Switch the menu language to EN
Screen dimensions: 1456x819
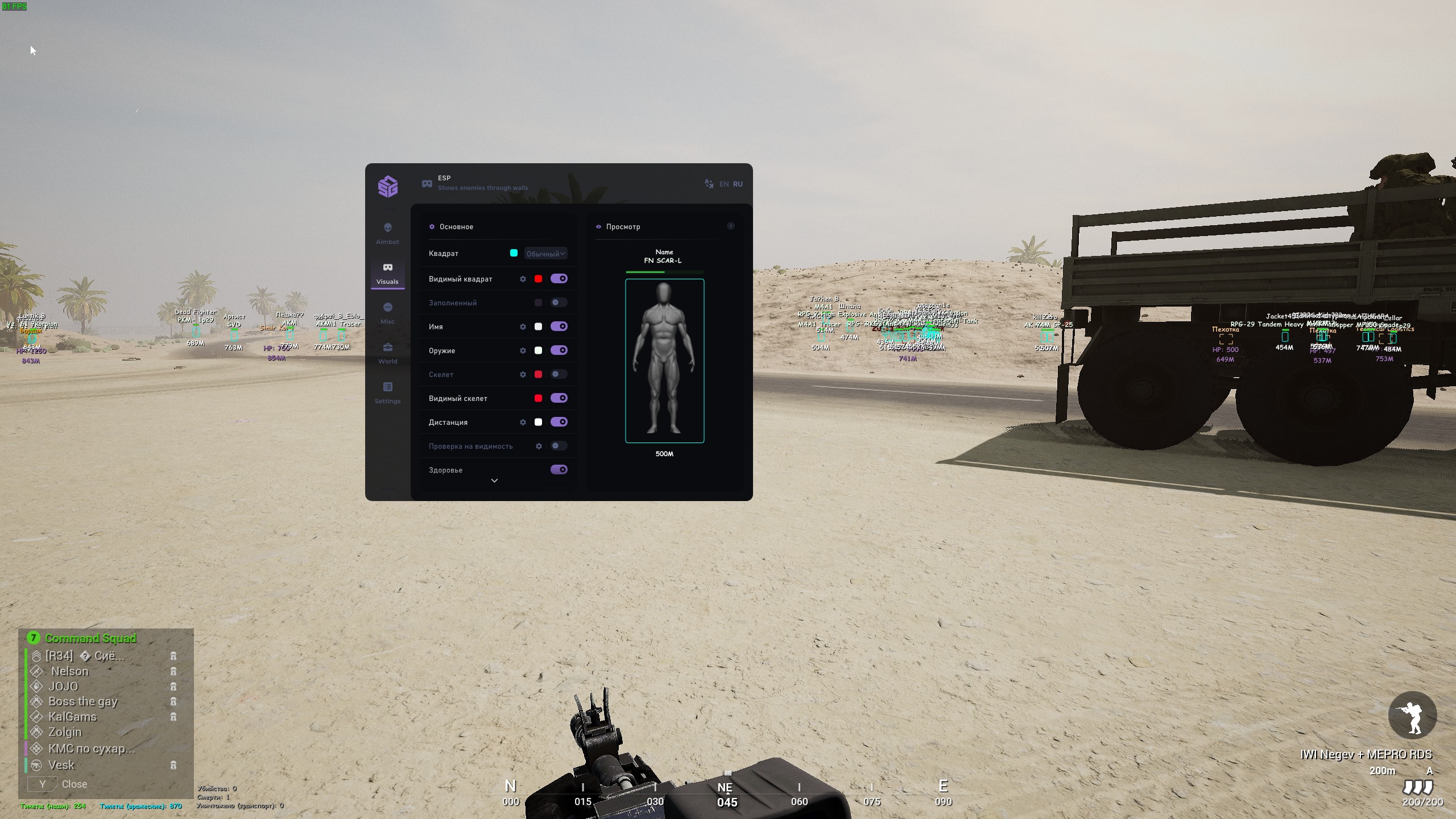coord(724,184)
